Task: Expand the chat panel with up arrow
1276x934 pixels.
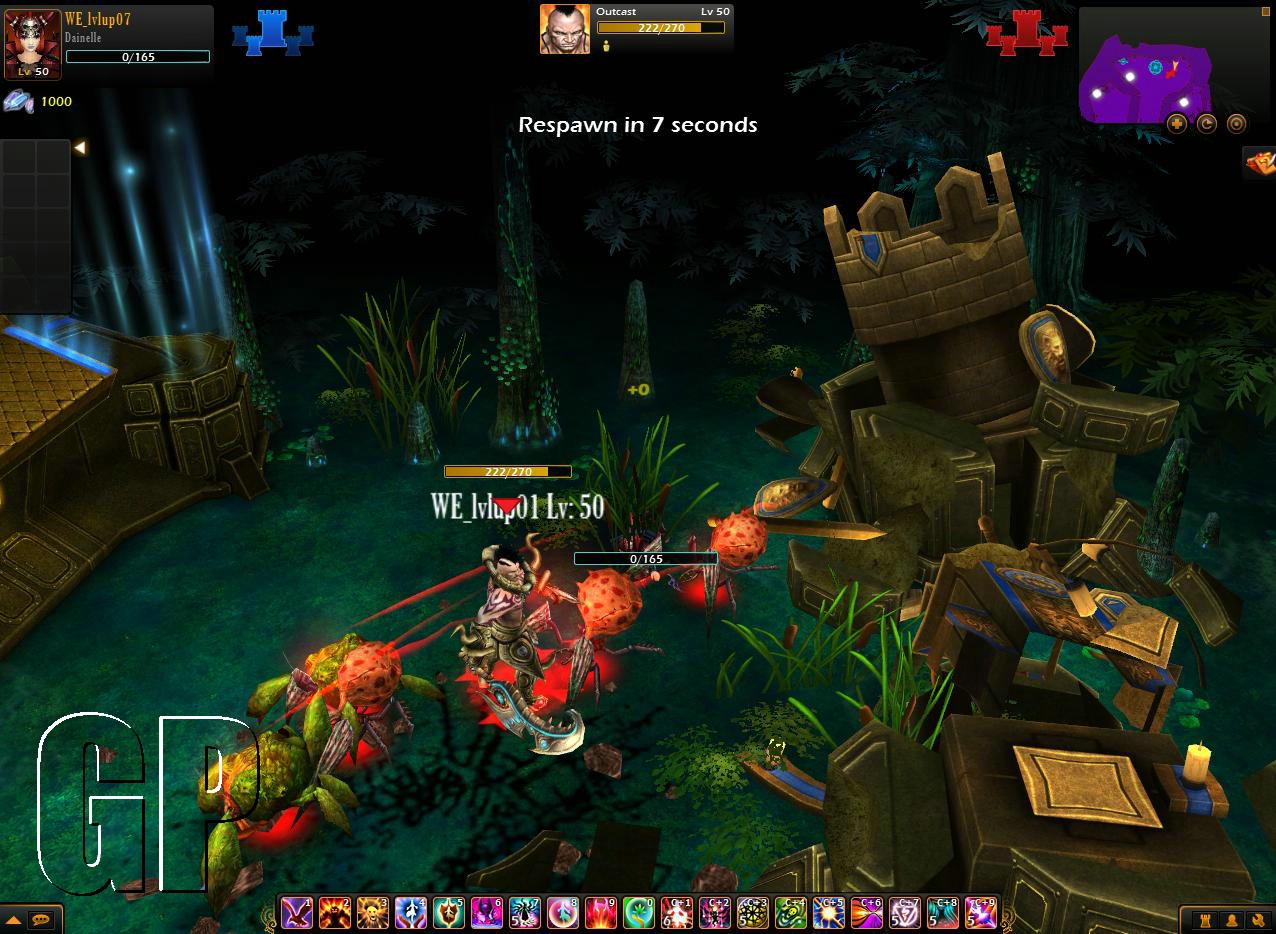Action: click(14, 919)
